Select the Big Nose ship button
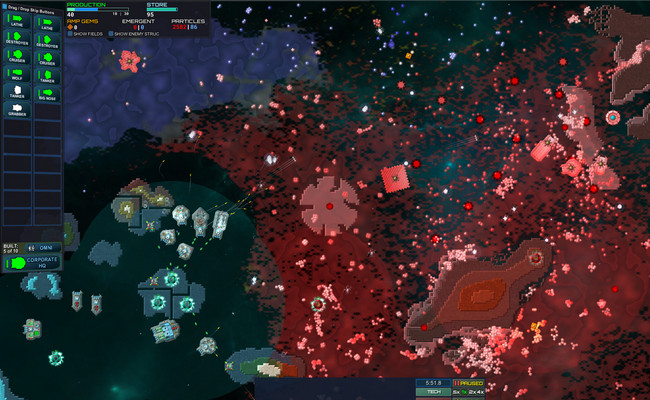The width and height of the screenshot is (650, 400). (x=47, y=94)
